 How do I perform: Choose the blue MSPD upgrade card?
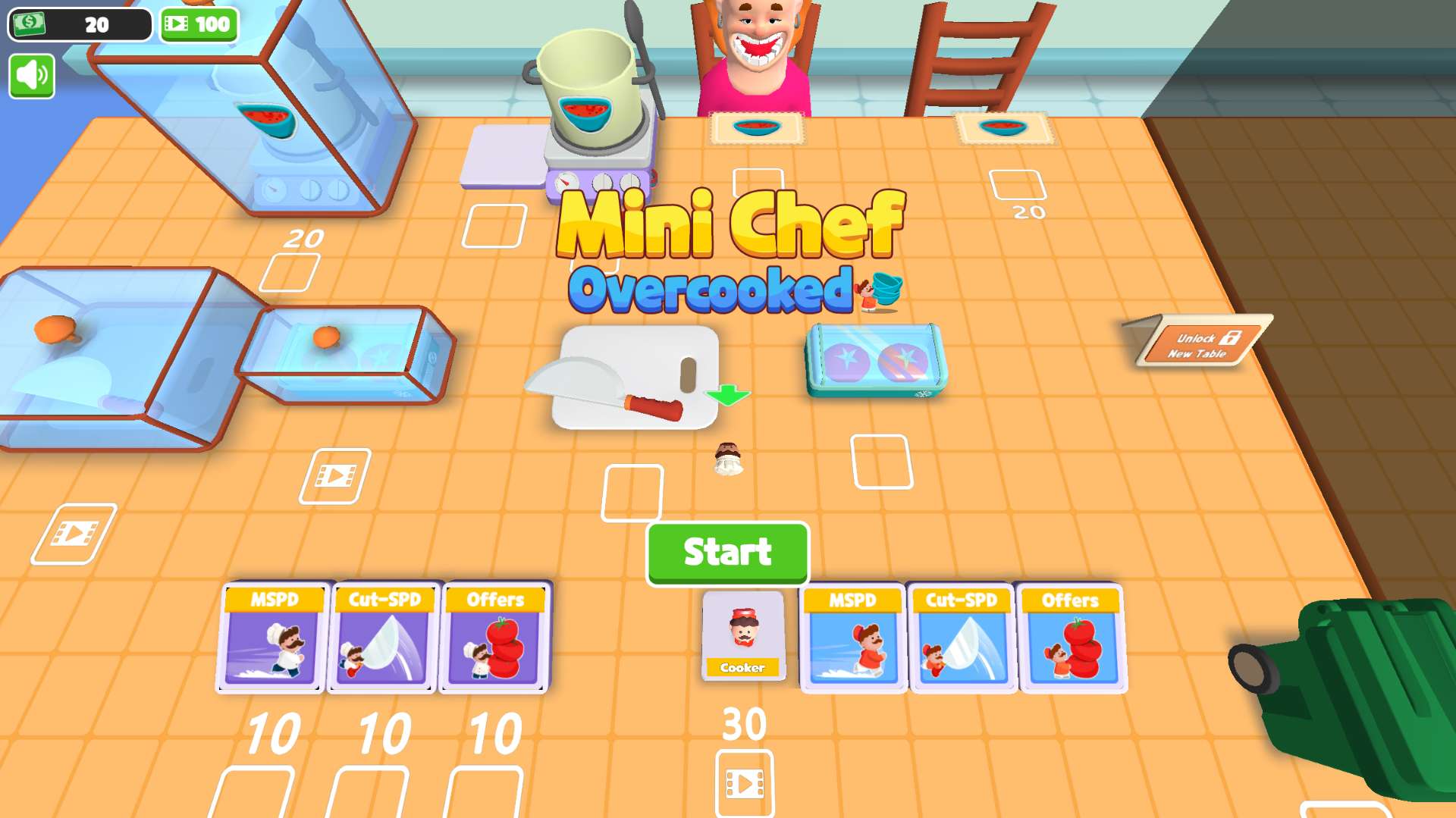point(852,638)
